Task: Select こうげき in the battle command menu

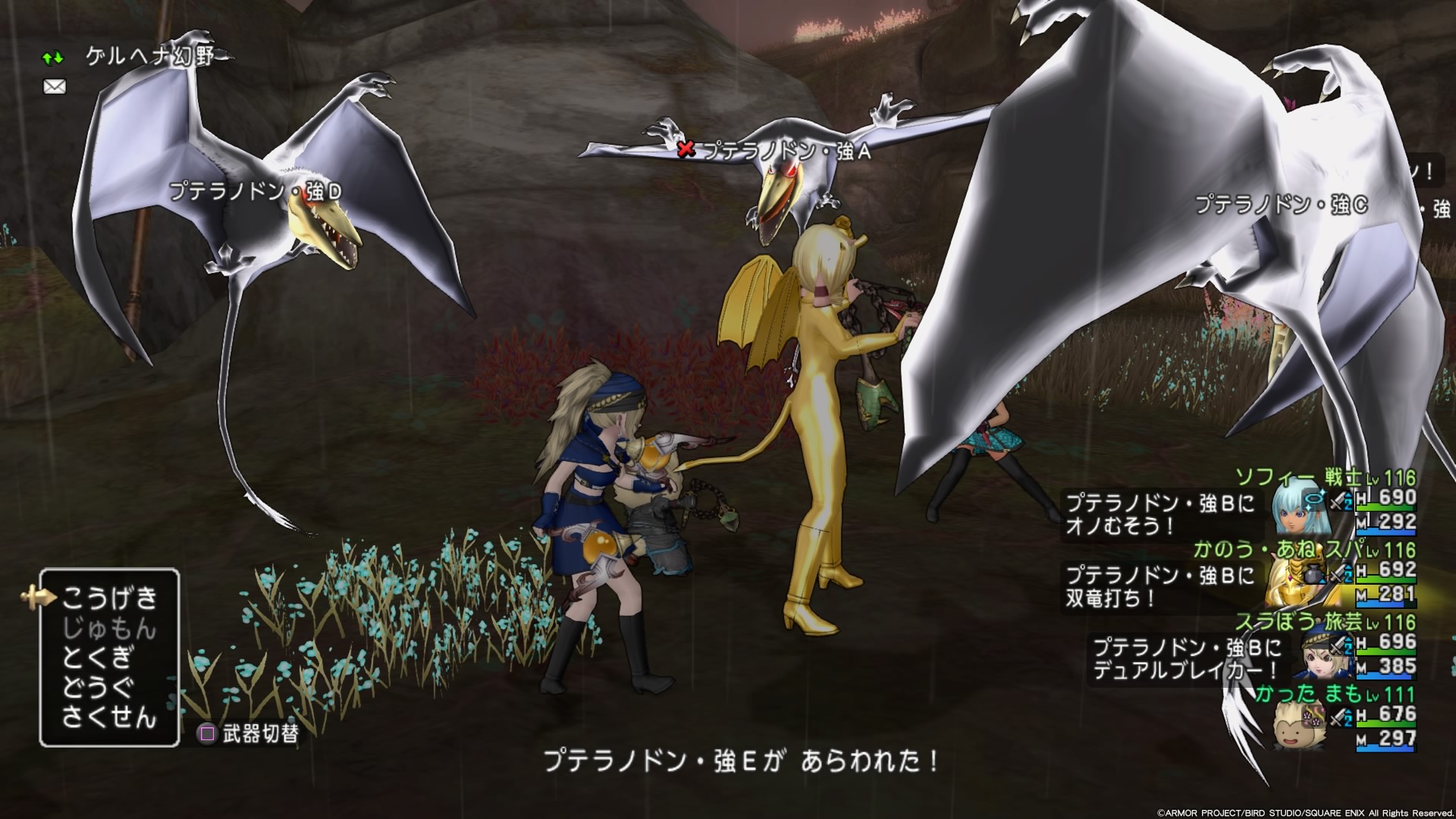Action: [109, 598]
